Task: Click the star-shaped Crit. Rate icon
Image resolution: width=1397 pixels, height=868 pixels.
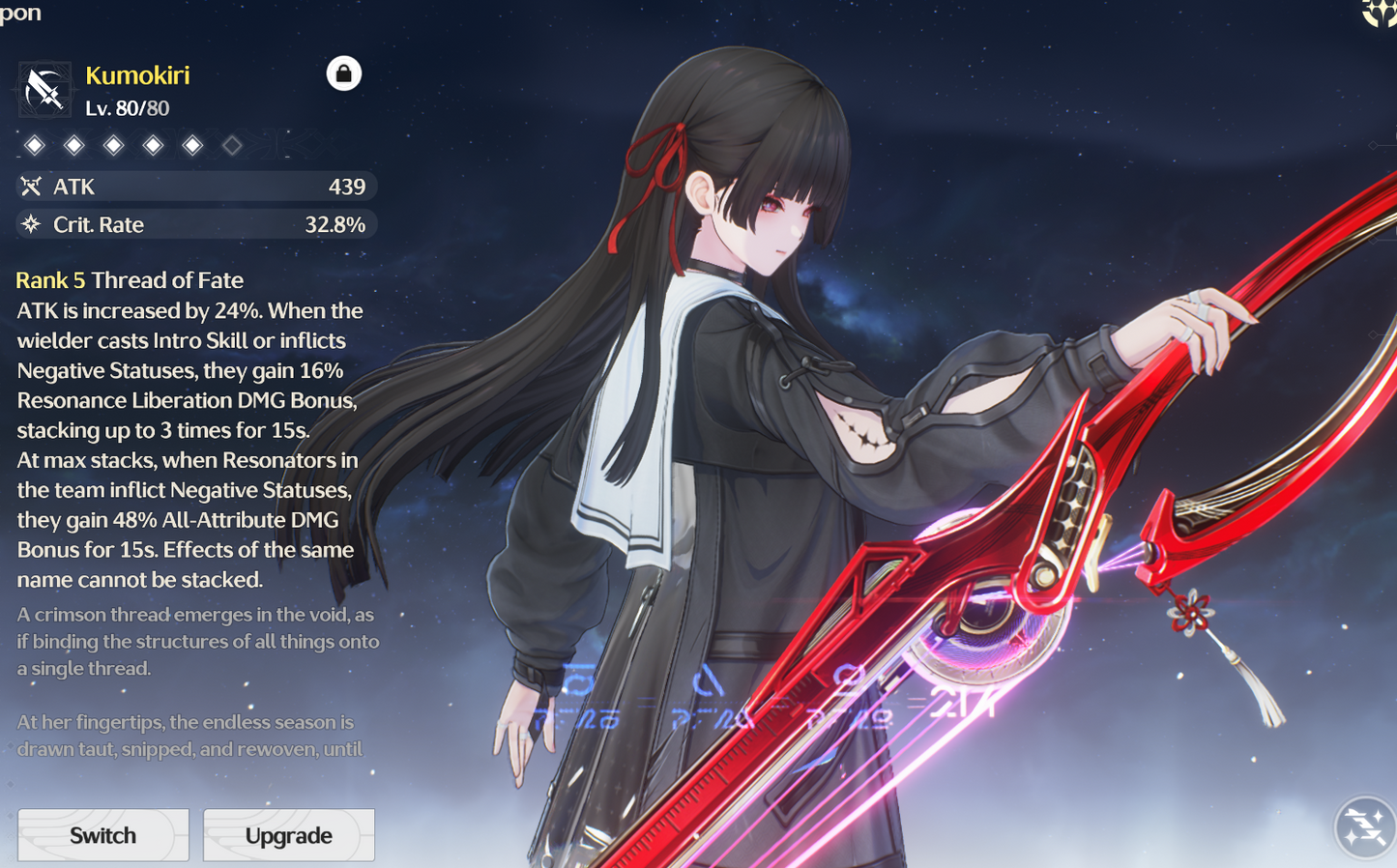Action: pos(32,224)
